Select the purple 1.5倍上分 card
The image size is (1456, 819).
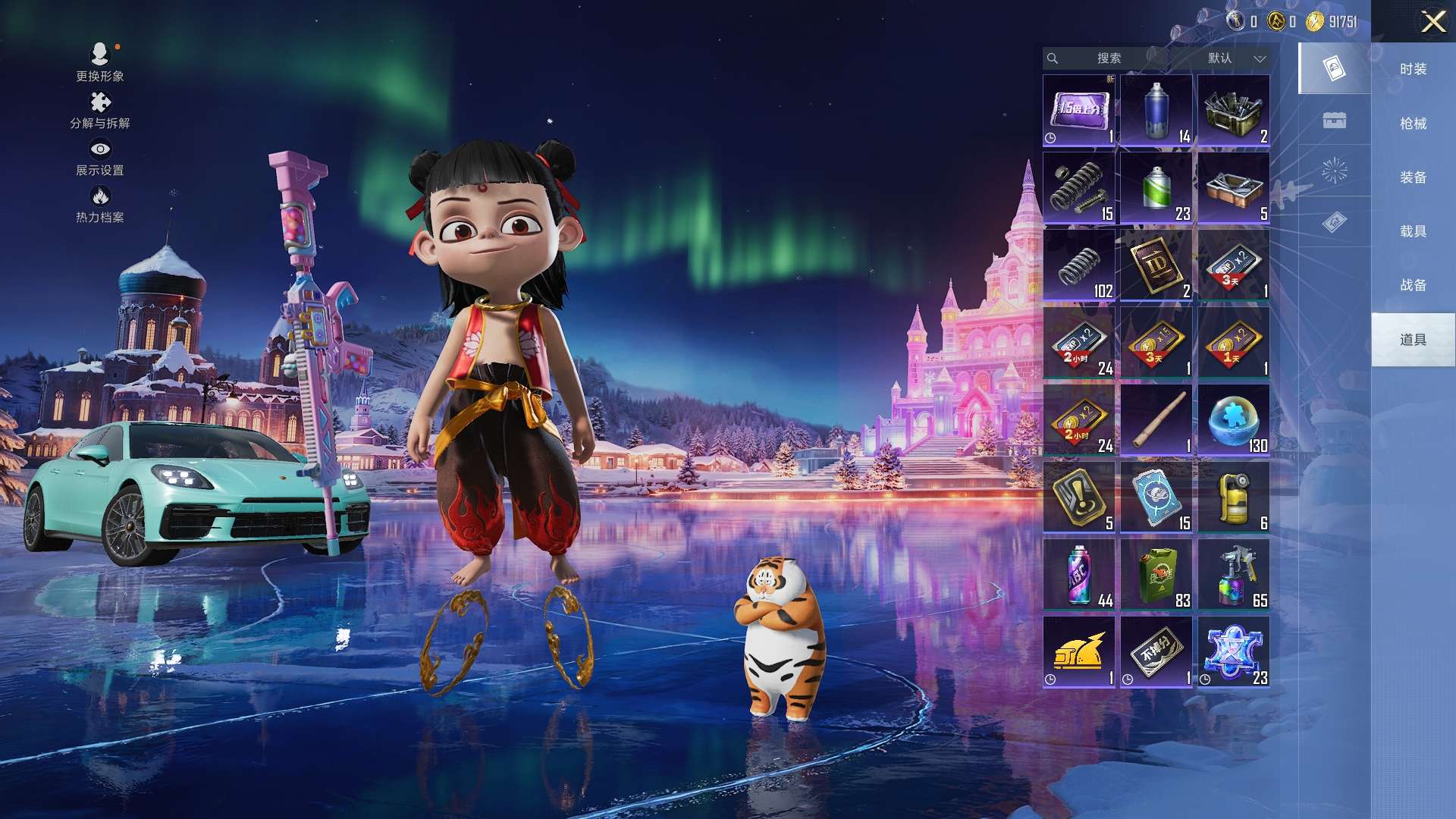click(x=1079, y=111)
